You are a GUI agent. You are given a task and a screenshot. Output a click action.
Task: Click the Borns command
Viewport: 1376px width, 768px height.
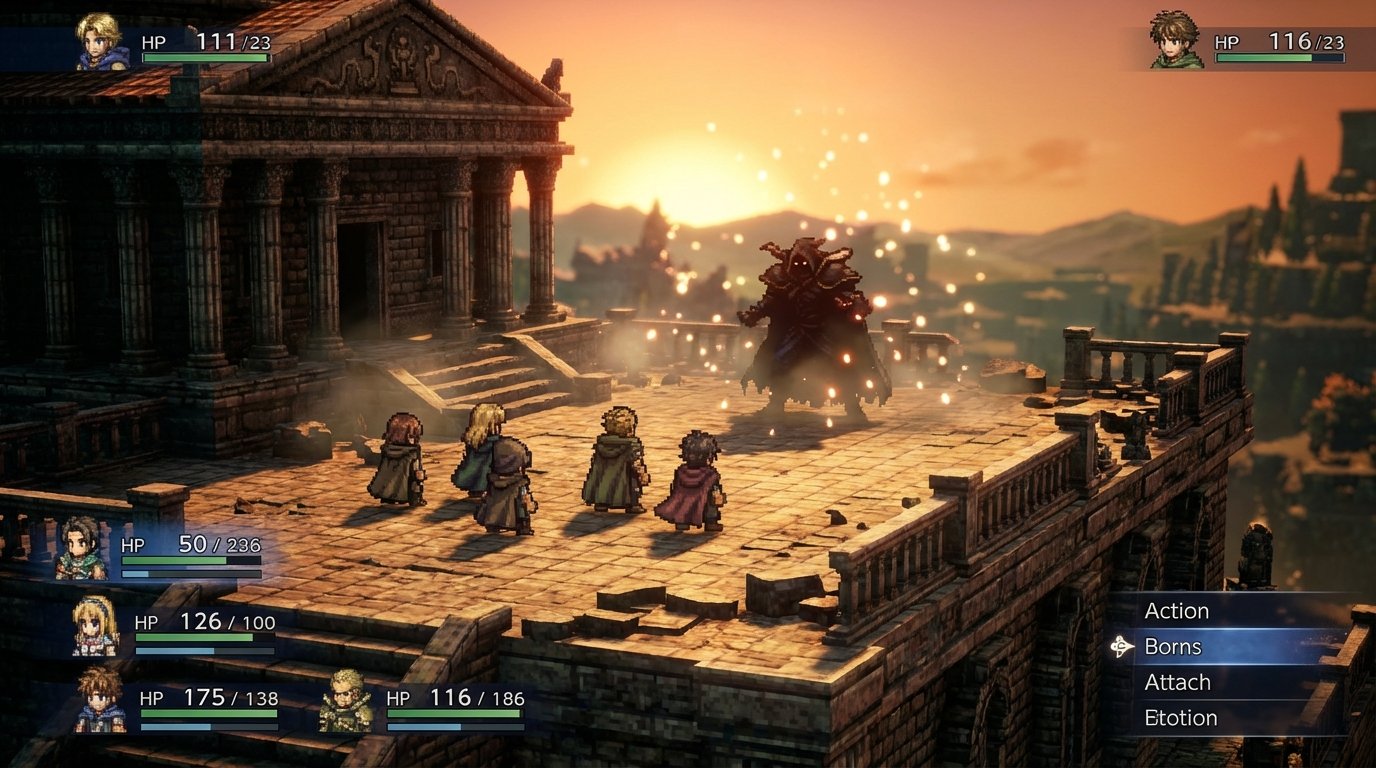pos(1177,647)
